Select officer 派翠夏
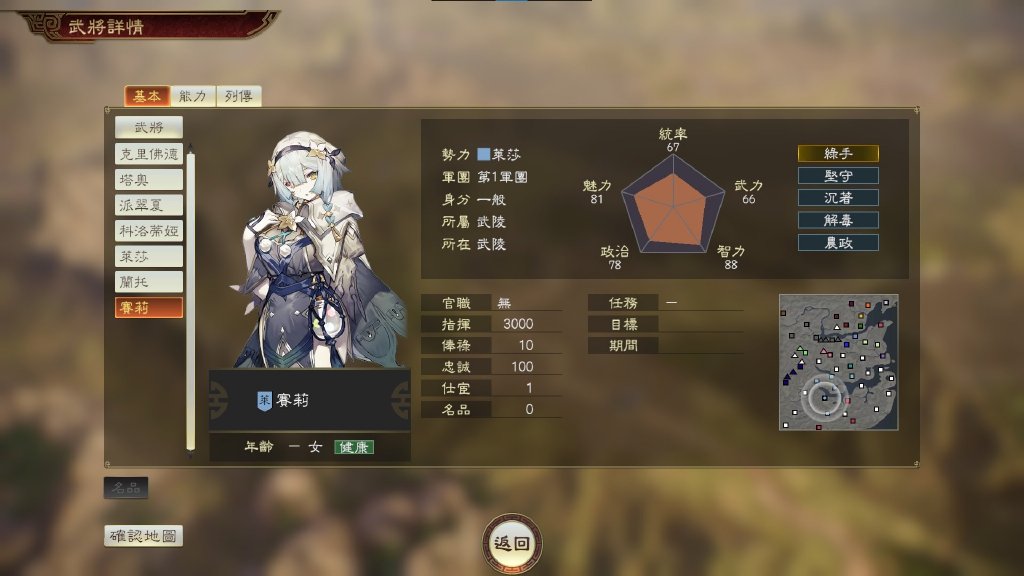 point(149,205)
